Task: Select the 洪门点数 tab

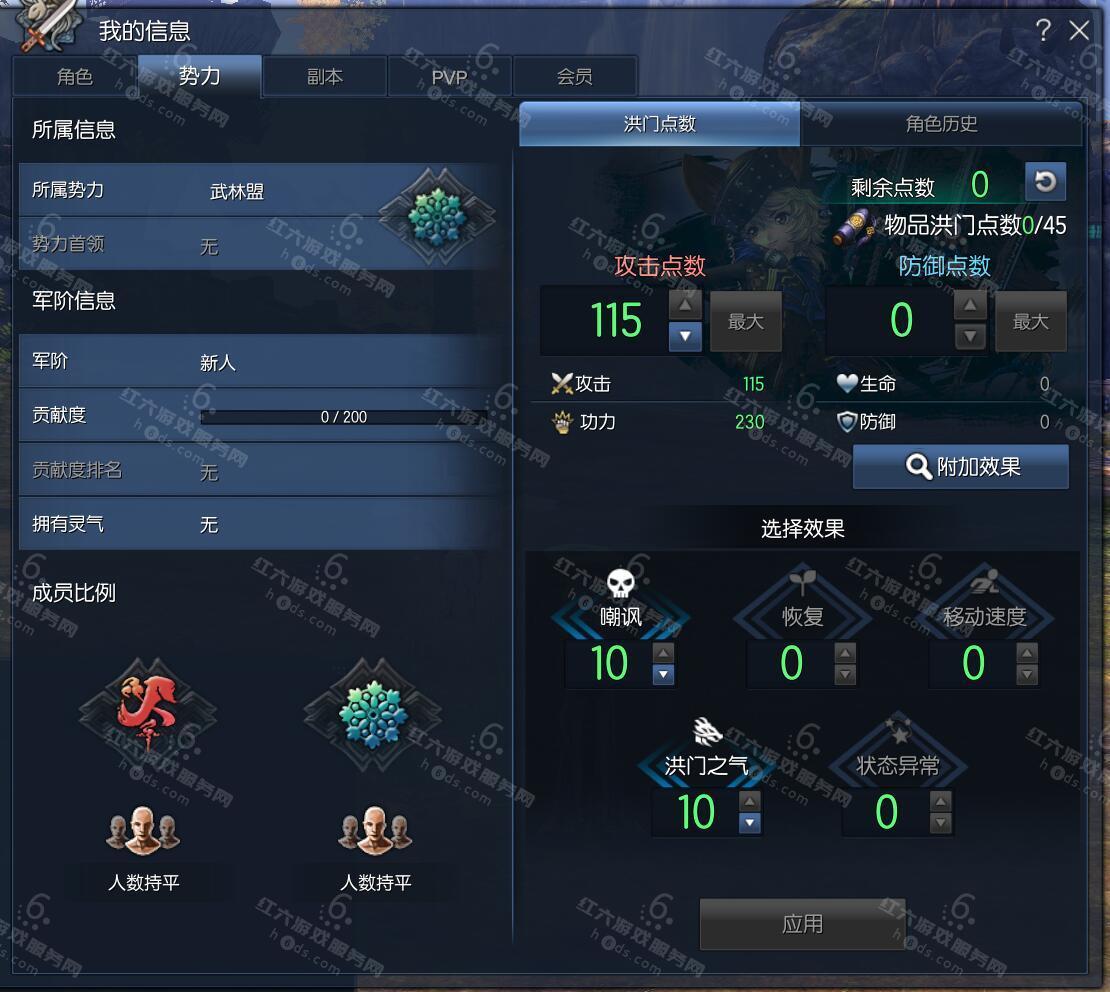Action: 659,124
